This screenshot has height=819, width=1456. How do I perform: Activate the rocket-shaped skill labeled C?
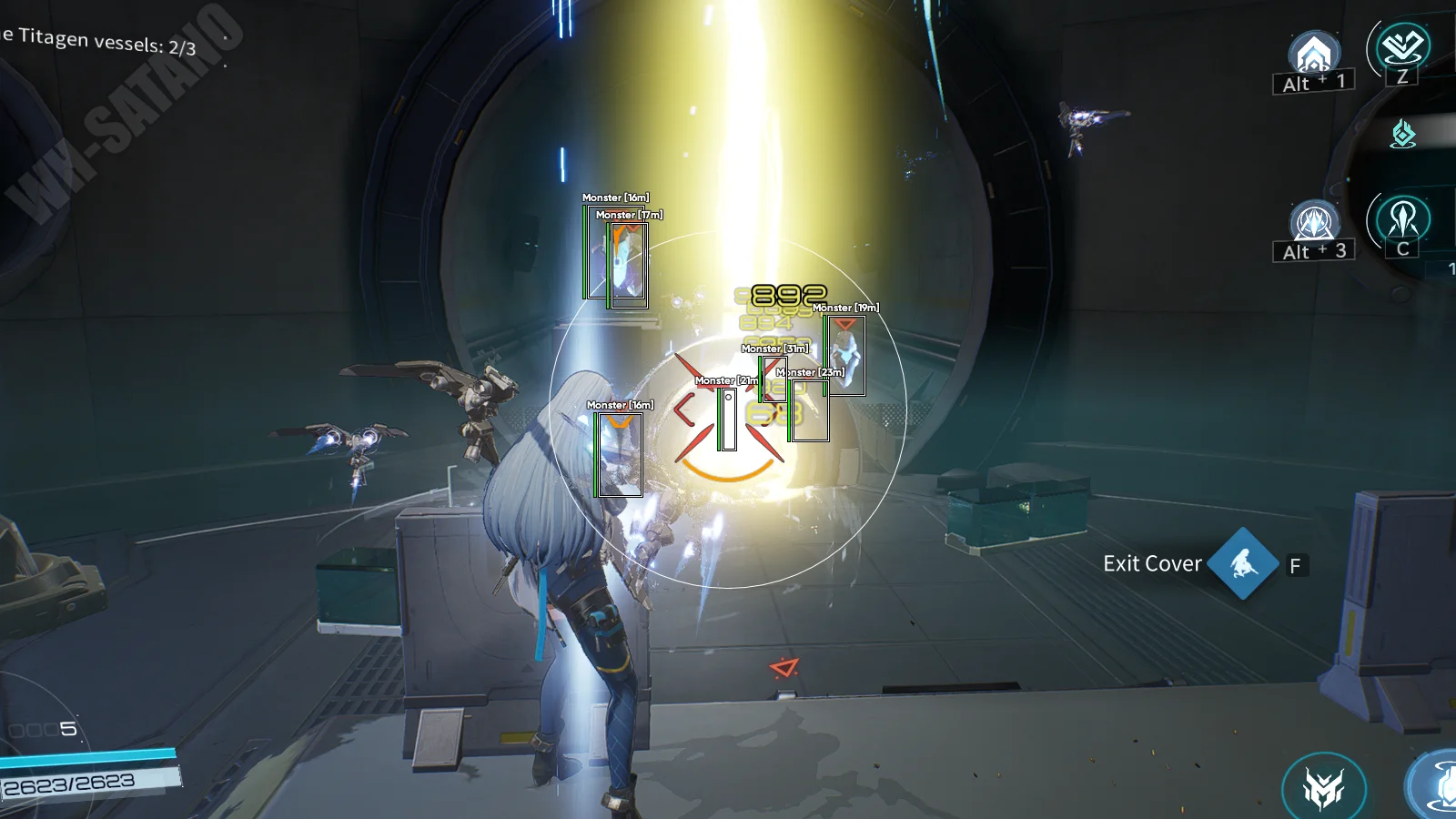1402,219
